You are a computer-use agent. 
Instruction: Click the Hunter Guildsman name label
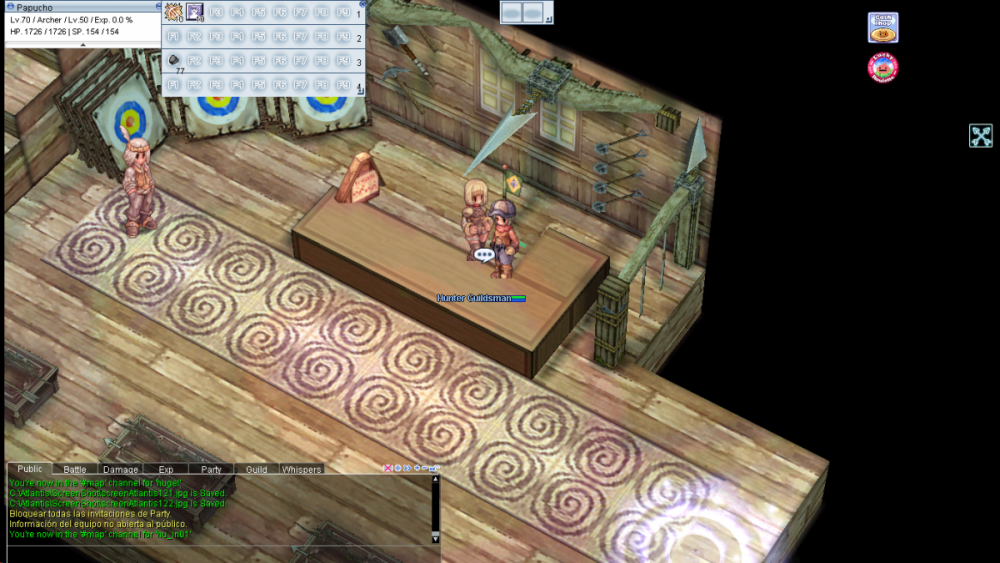[474, 298]
